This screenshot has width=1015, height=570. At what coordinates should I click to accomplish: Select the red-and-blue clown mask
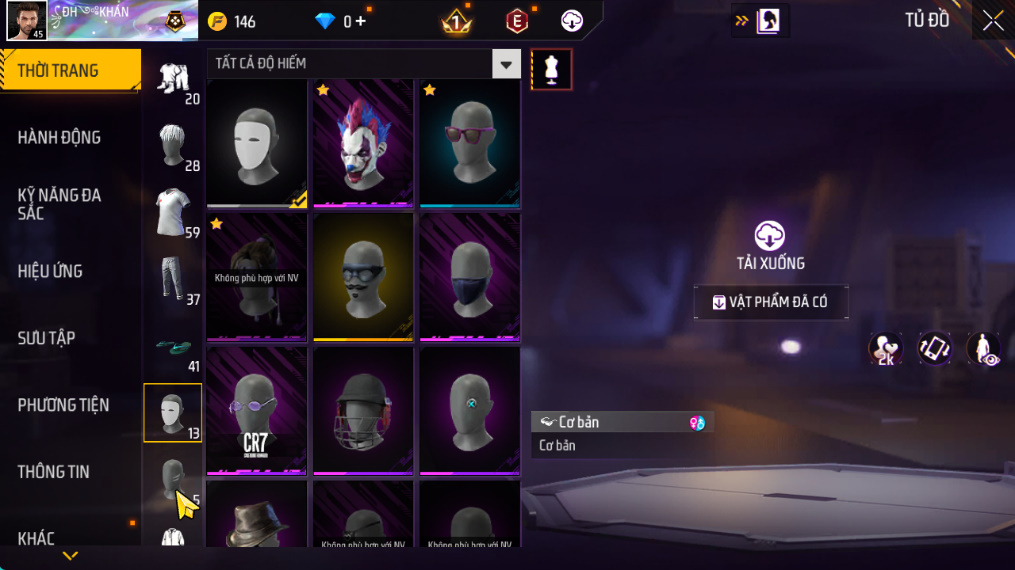363,143
